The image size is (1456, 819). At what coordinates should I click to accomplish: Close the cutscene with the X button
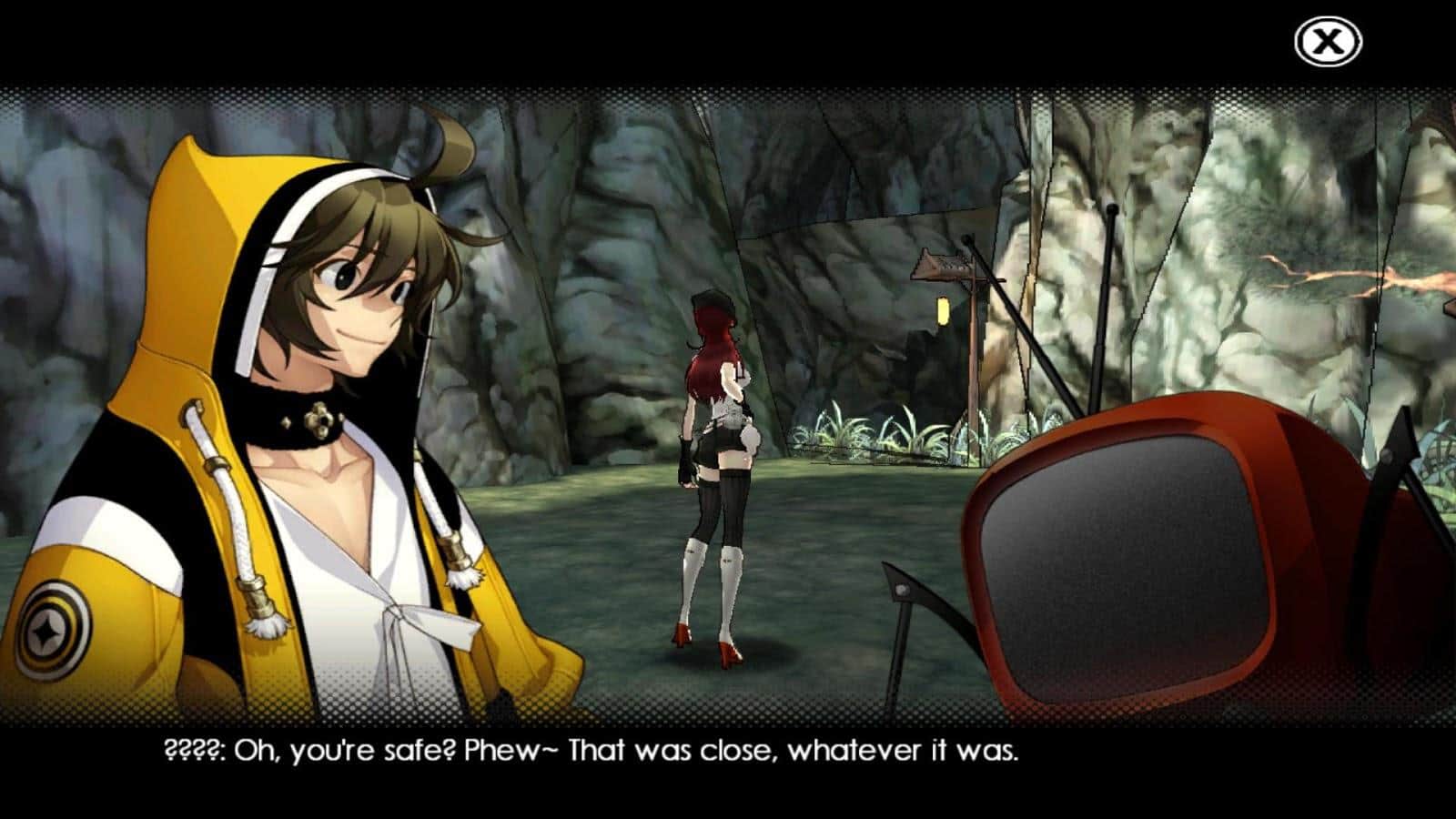[1328, 42]
